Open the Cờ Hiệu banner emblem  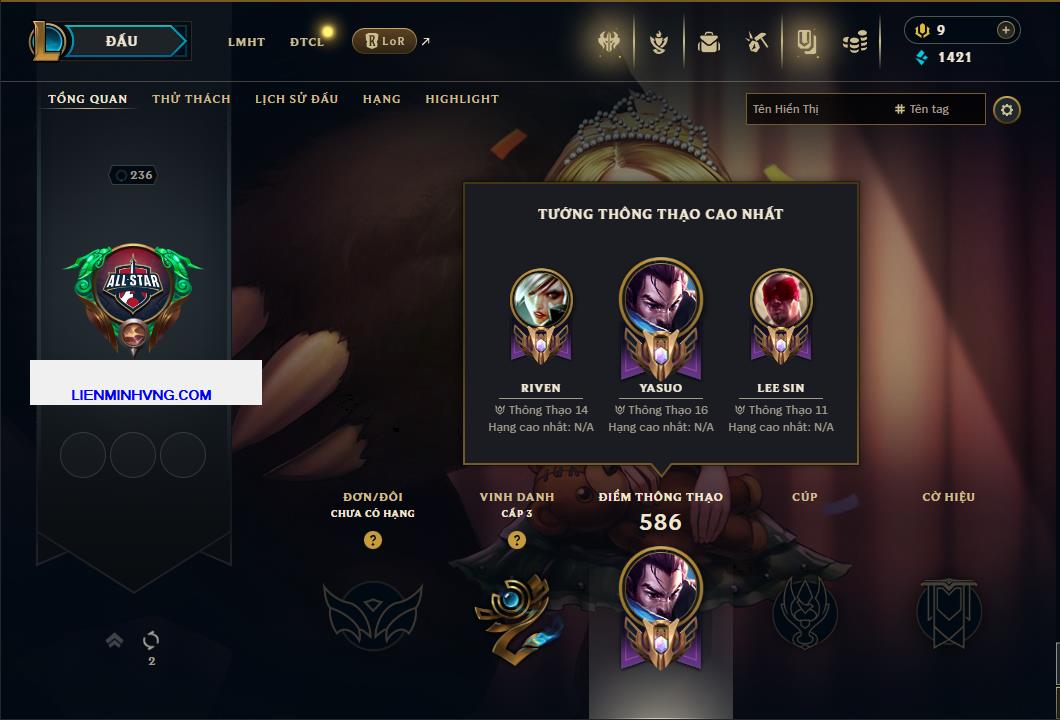(948, 610)
